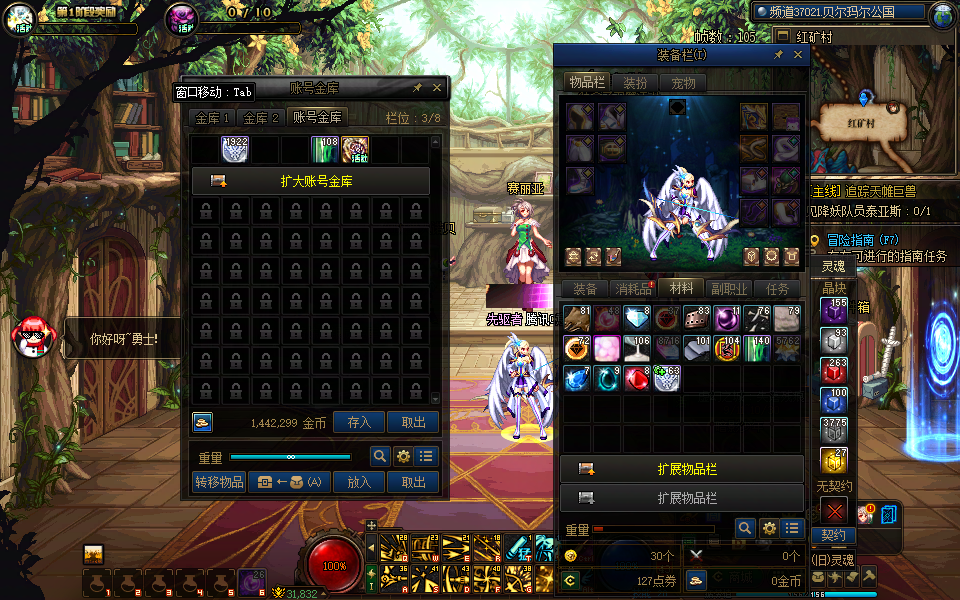The image size is (960, 600).
Task: Select the green vault item stacked 108
Action: [x=325, y=149]
